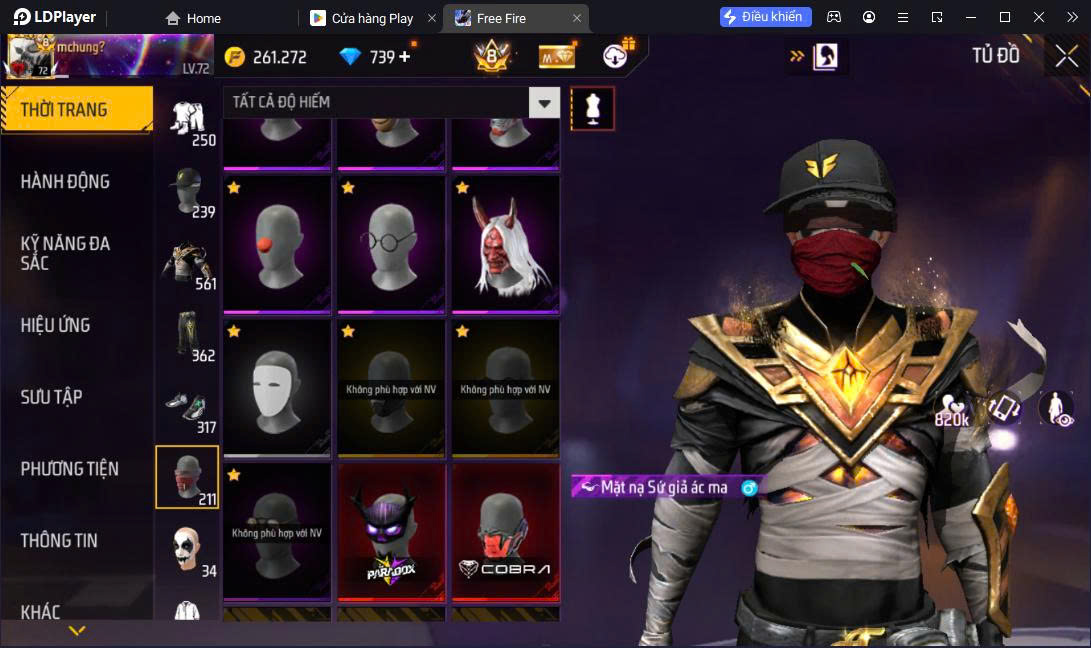Viewport: 1091px width, 648px height.
Task: Open the PHƯƠNG TIỆN tab
Action: tap(70, 469)
